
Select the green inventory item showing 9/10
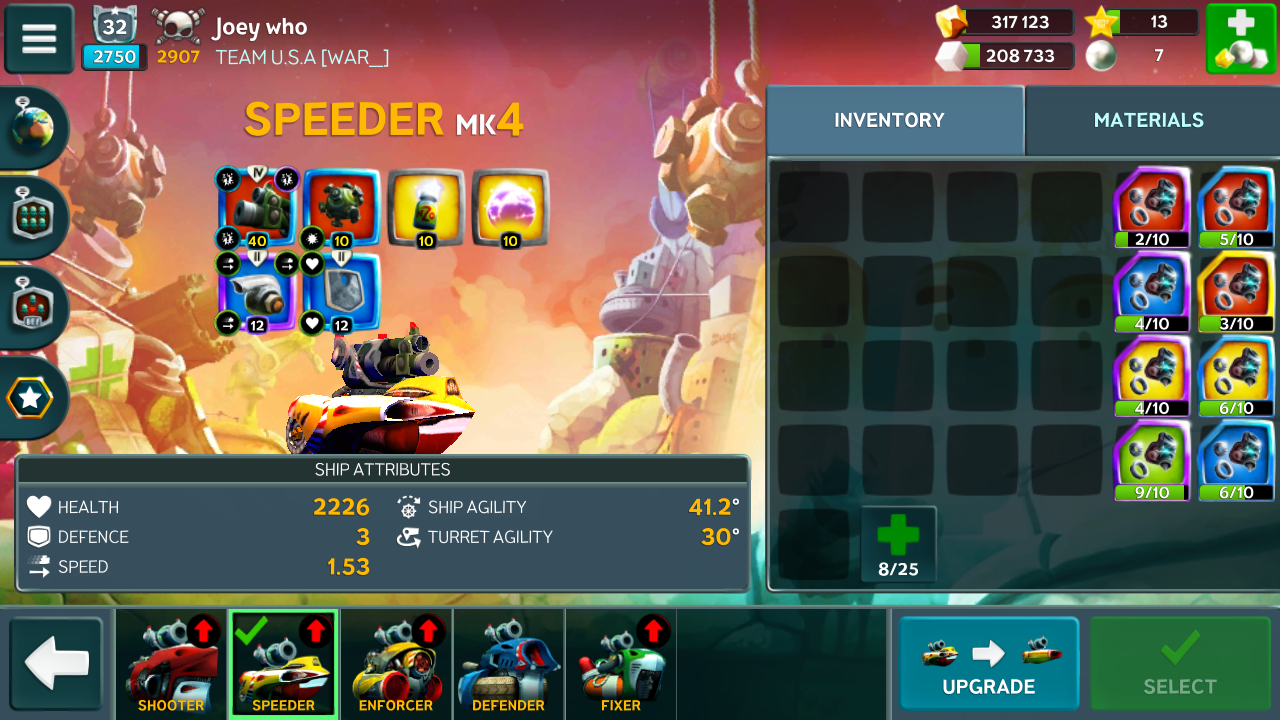pyautogui.click(x=1152, y=460)
